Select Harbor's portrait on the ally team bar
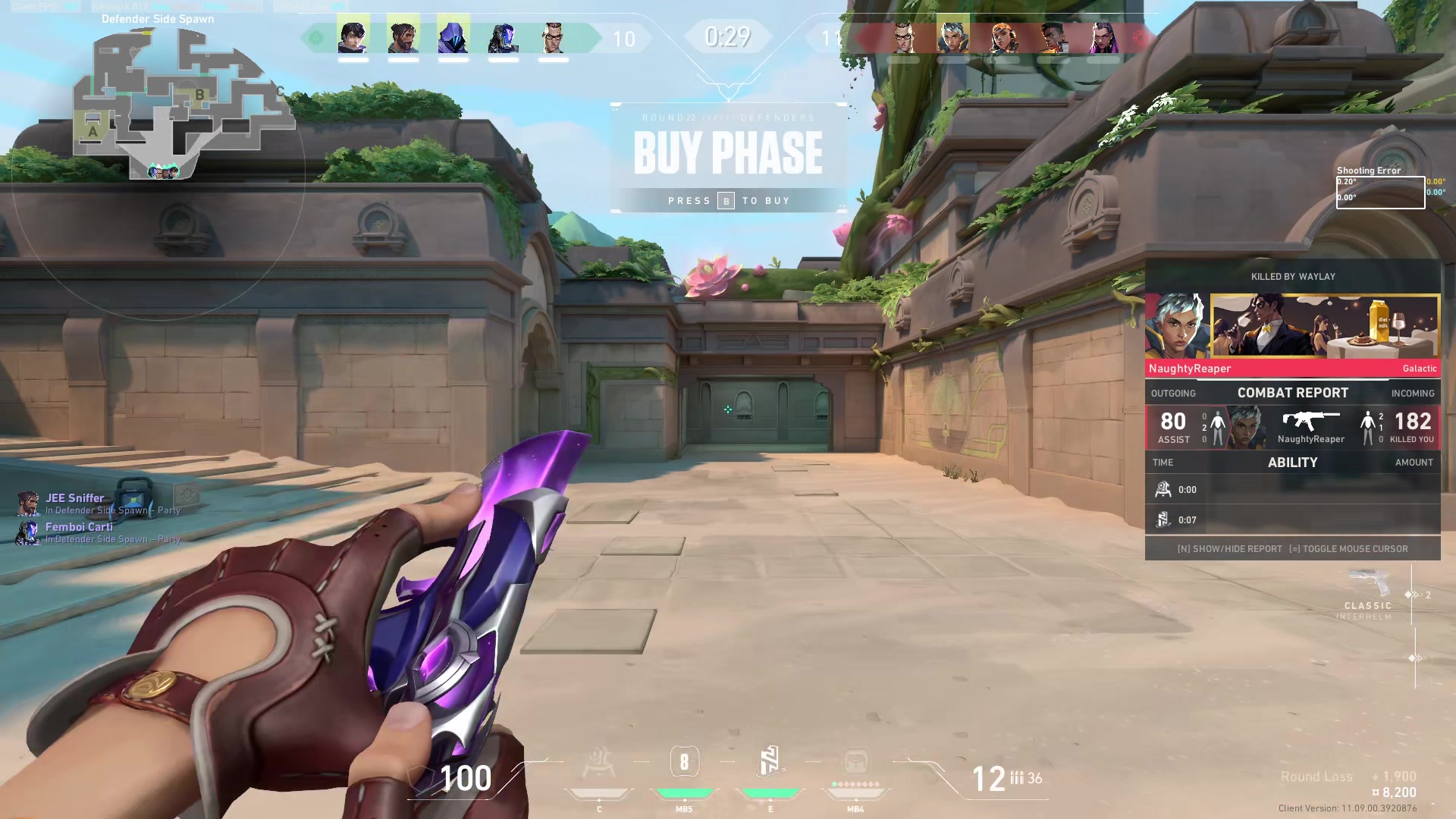Viewport: 1456px width, 819px height. click(403, 37)
